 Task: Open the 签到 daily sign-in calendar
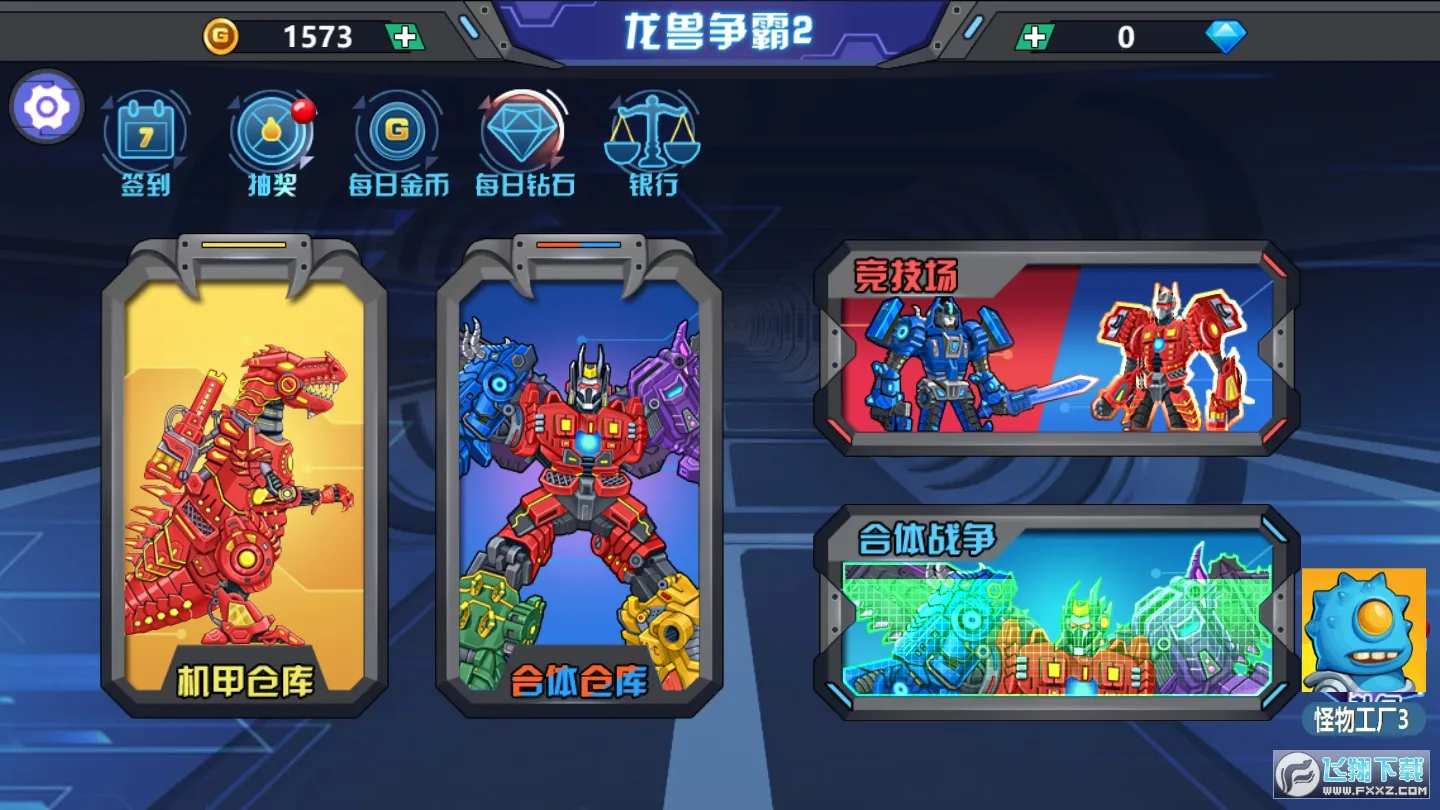(143, 135)
